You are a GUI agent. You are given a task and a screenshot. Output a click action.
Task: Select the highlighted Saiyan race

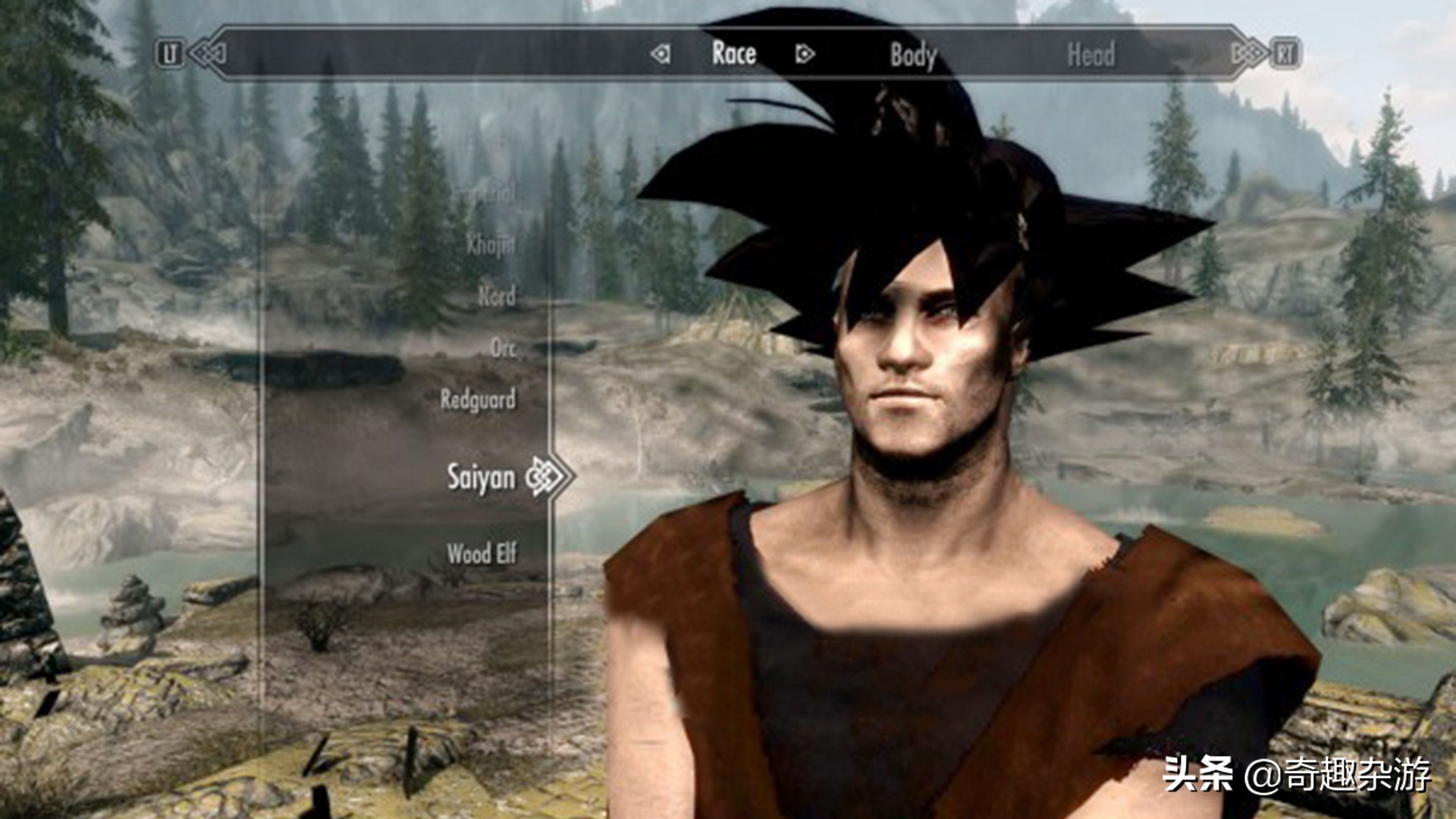pos(481,478)
